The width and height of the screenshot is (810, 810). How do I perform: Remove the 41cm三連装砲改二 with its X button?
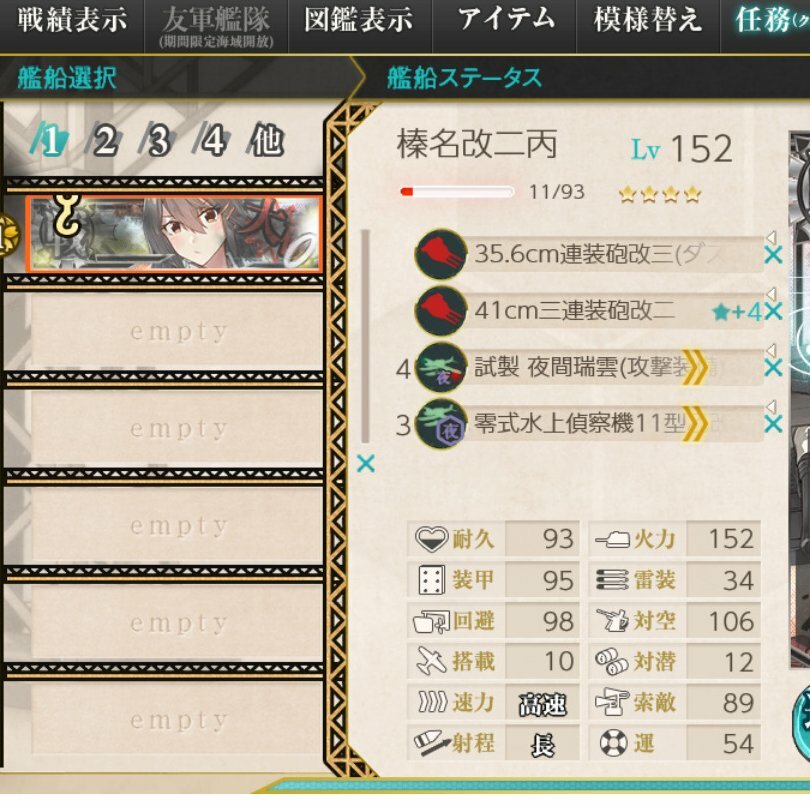[x=772, y=312]
